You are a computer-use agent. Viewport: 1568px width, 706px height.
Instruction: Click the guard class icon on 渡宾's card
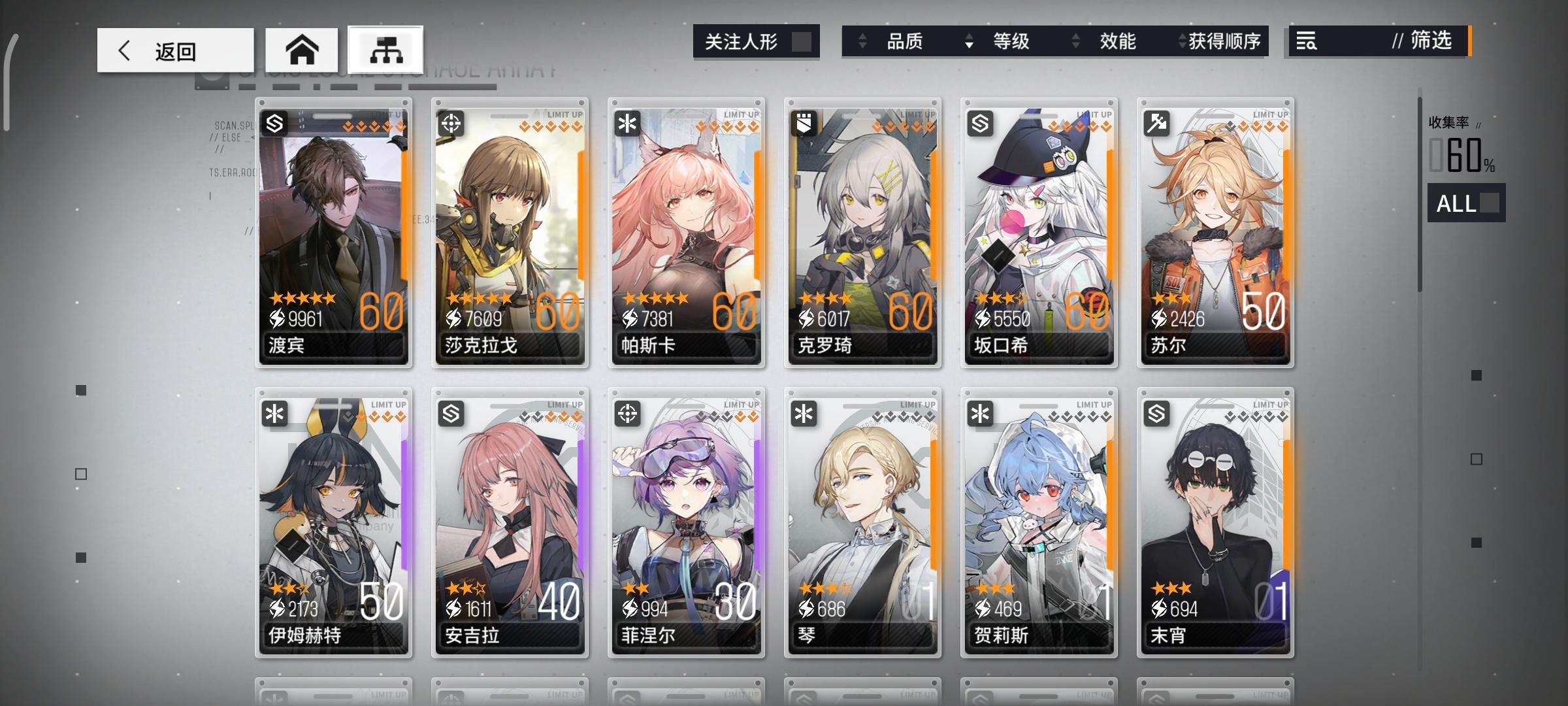274,123
